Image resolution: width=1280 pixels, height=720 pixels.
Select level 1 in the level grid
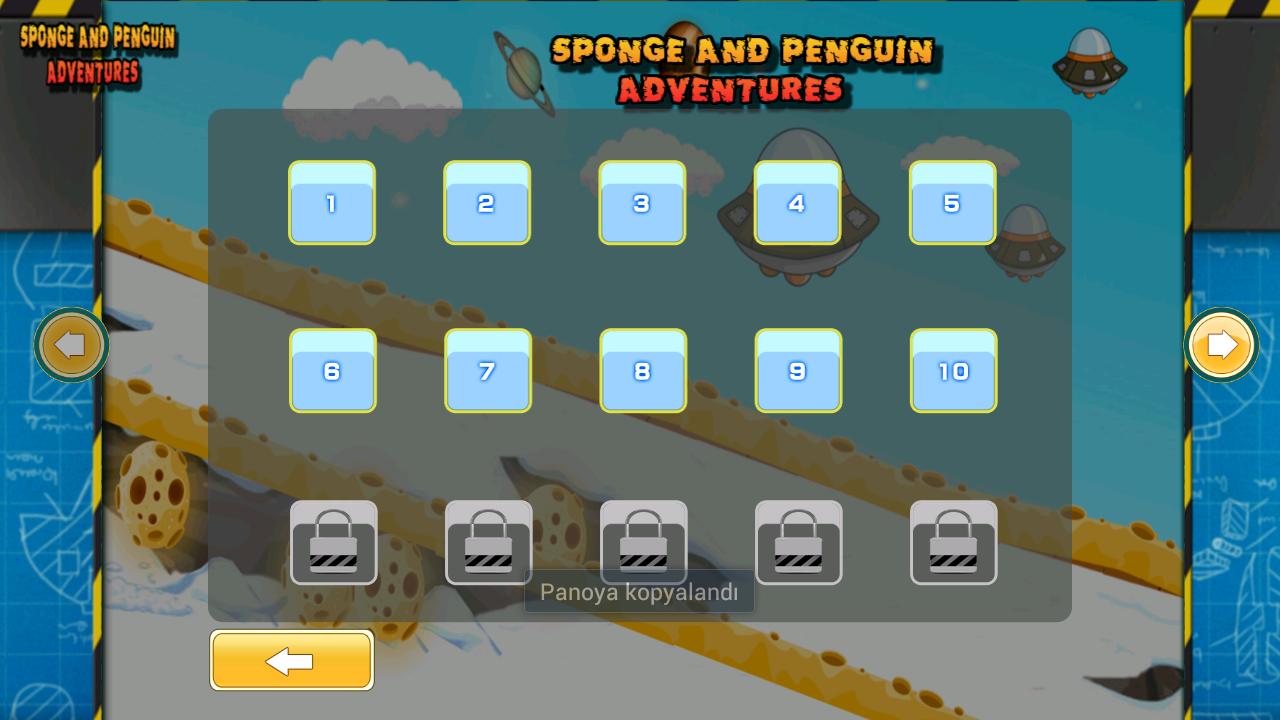(332, 204)
